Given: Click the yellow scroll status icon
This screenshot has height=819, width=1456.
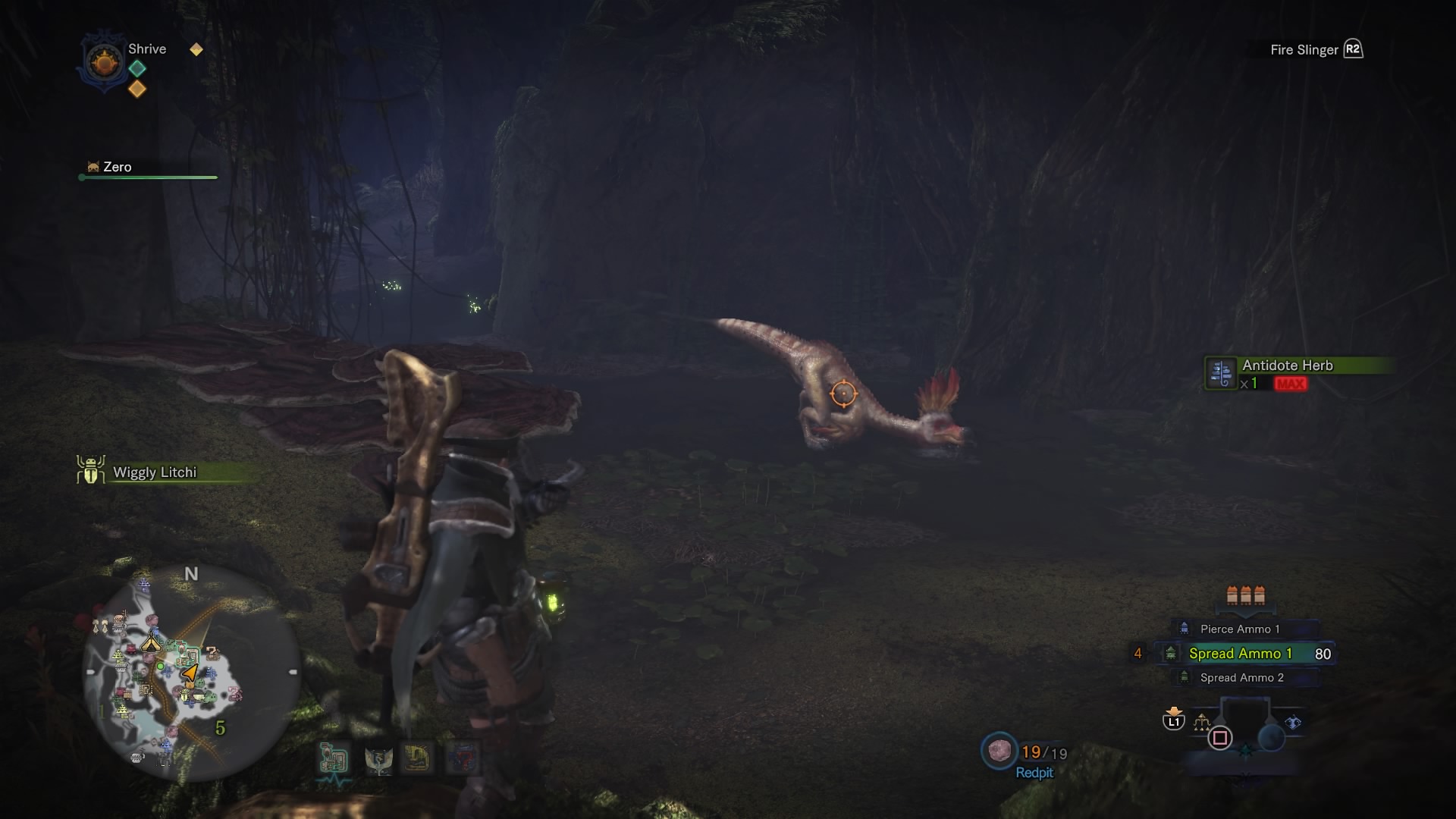Looking at the screenshot, I should [416, 758].
